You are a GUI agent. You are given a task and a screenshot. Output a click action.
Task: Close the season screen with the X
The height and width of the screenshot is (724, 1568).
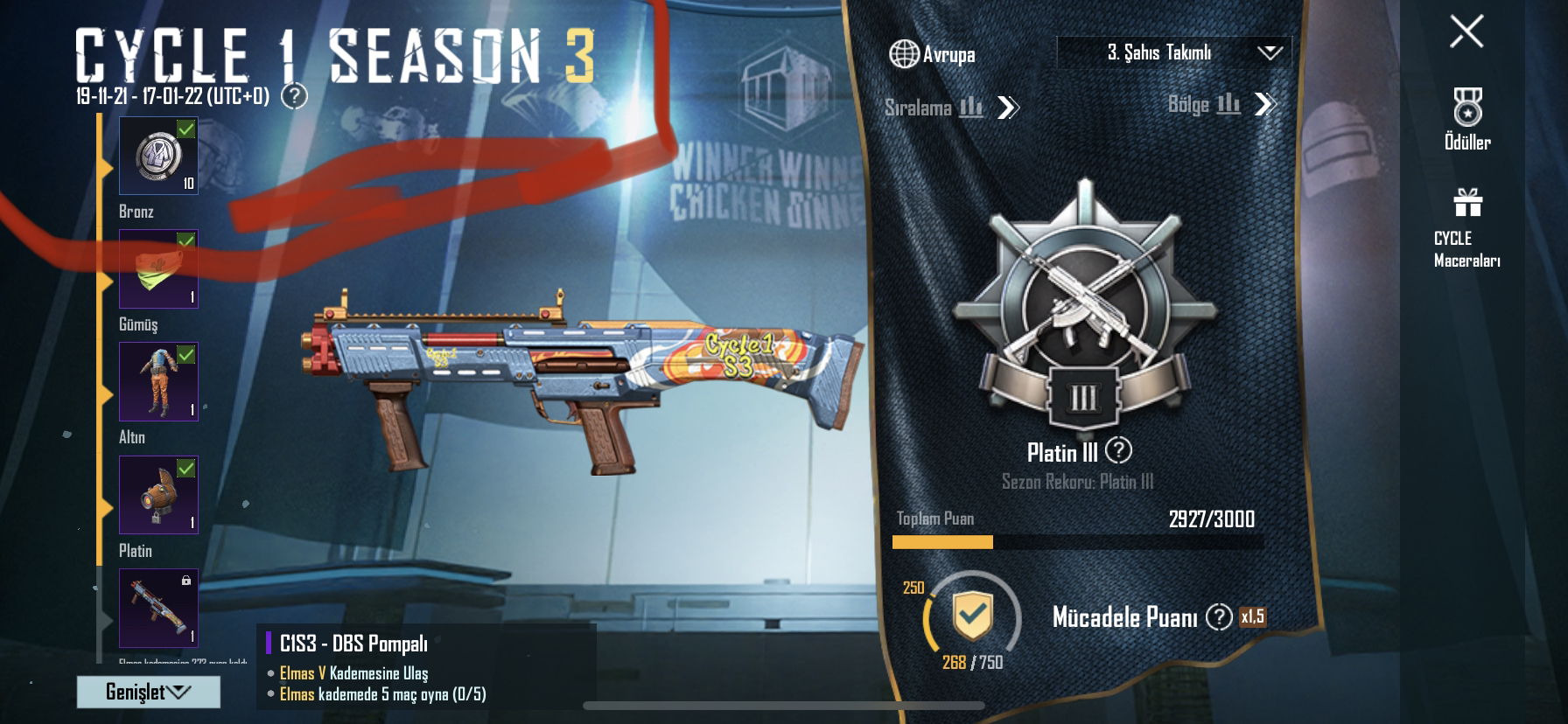pyautogui.click(x=1466, y=31)
